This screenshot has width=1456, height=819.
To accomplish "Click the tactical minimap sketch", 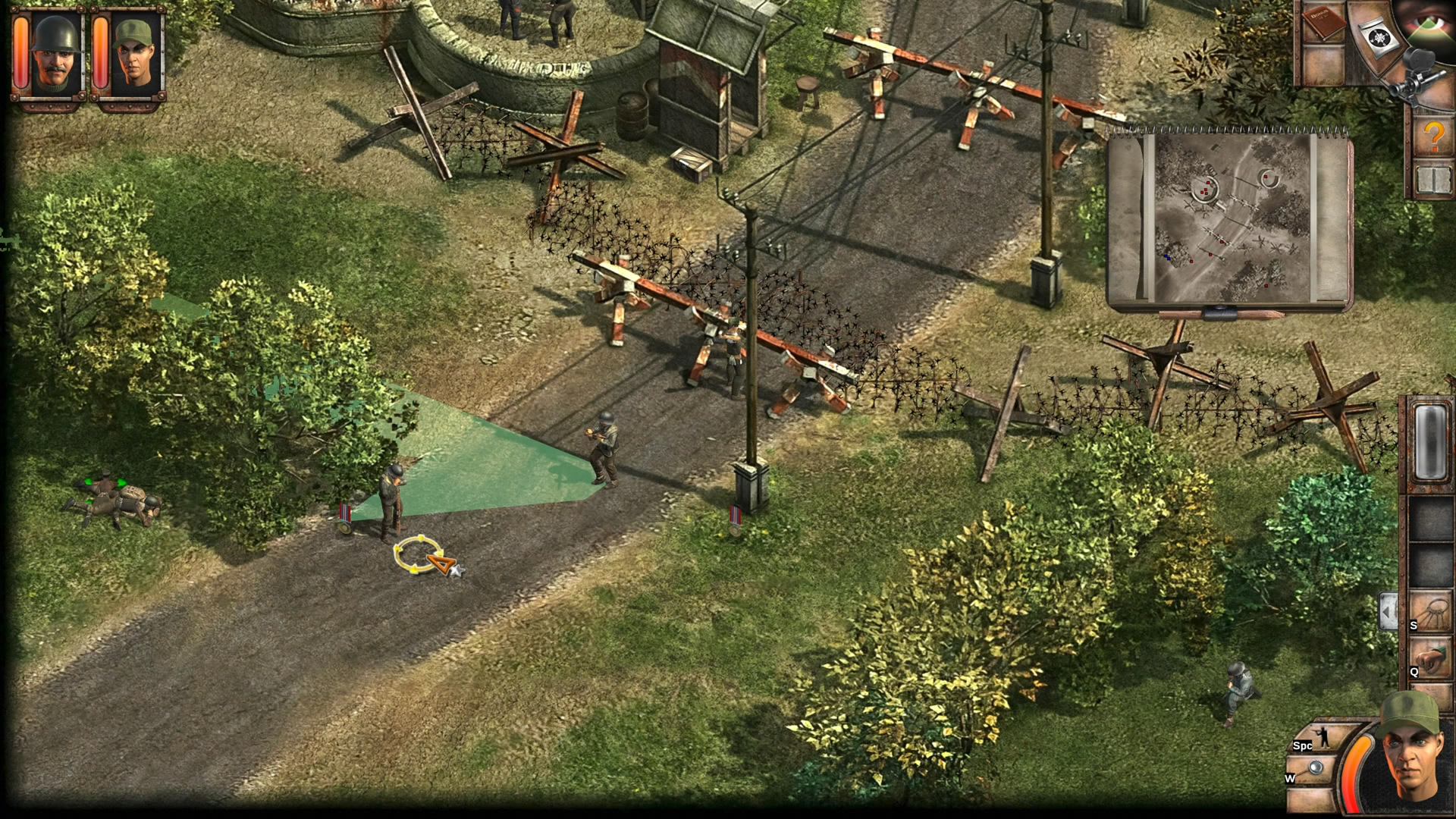I will pos(1230,221).
